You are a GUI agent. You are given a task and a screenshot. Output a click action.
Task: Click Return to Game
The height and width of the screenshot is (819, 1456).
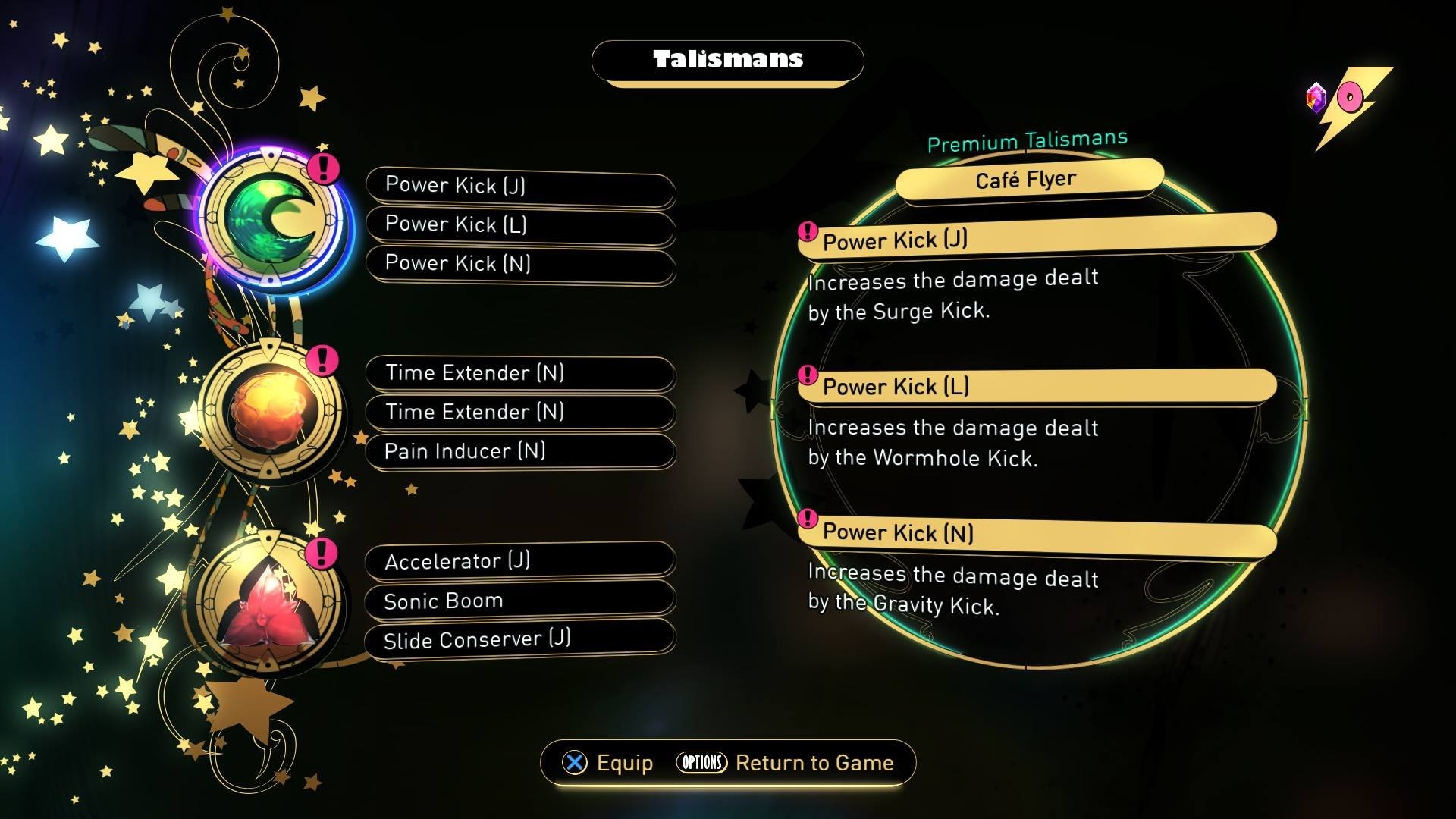815,763
